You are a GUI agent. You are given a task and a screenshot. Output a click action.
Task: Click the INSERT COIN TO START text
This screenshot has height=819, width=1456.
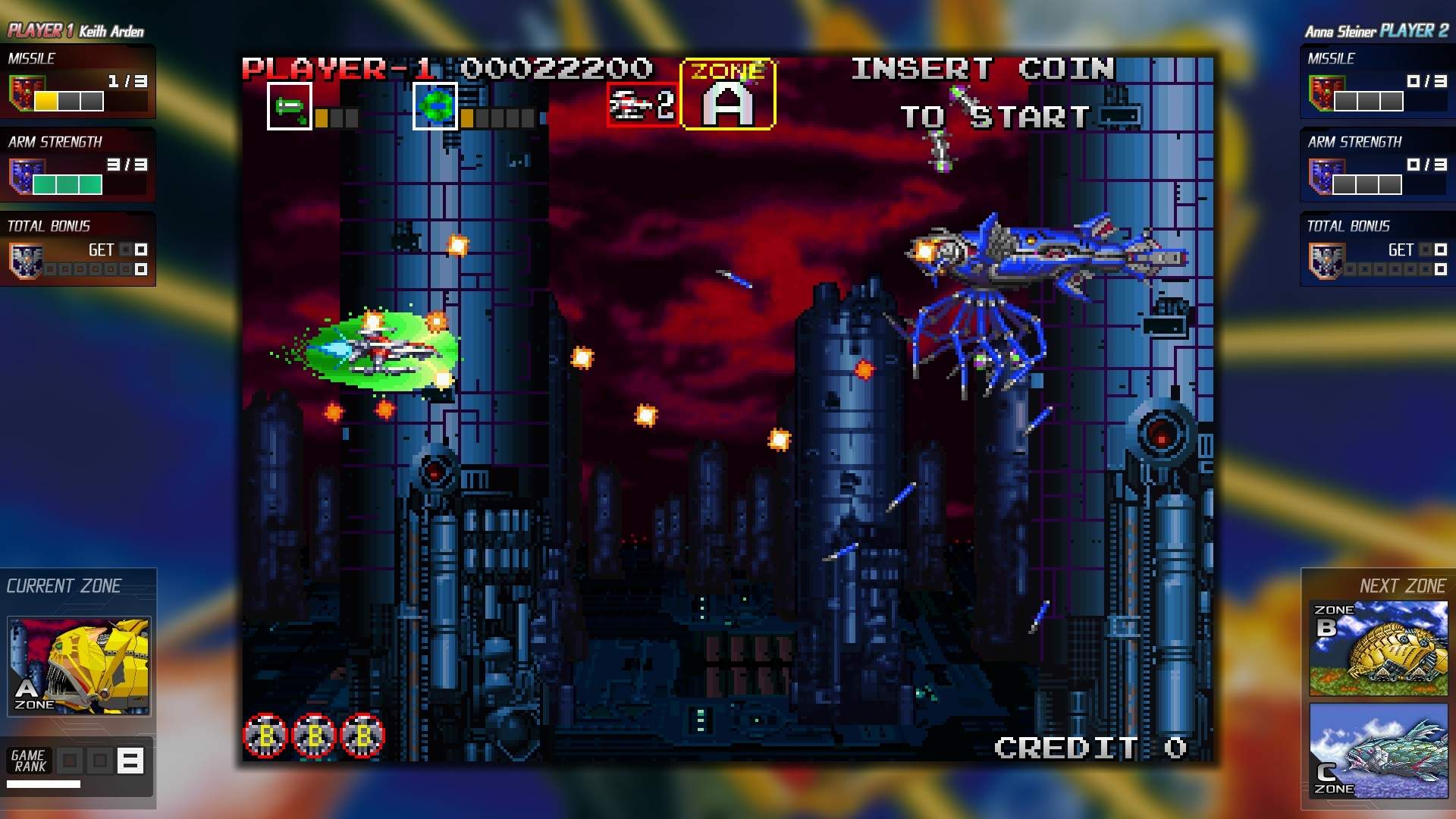[x=986, y=91]
